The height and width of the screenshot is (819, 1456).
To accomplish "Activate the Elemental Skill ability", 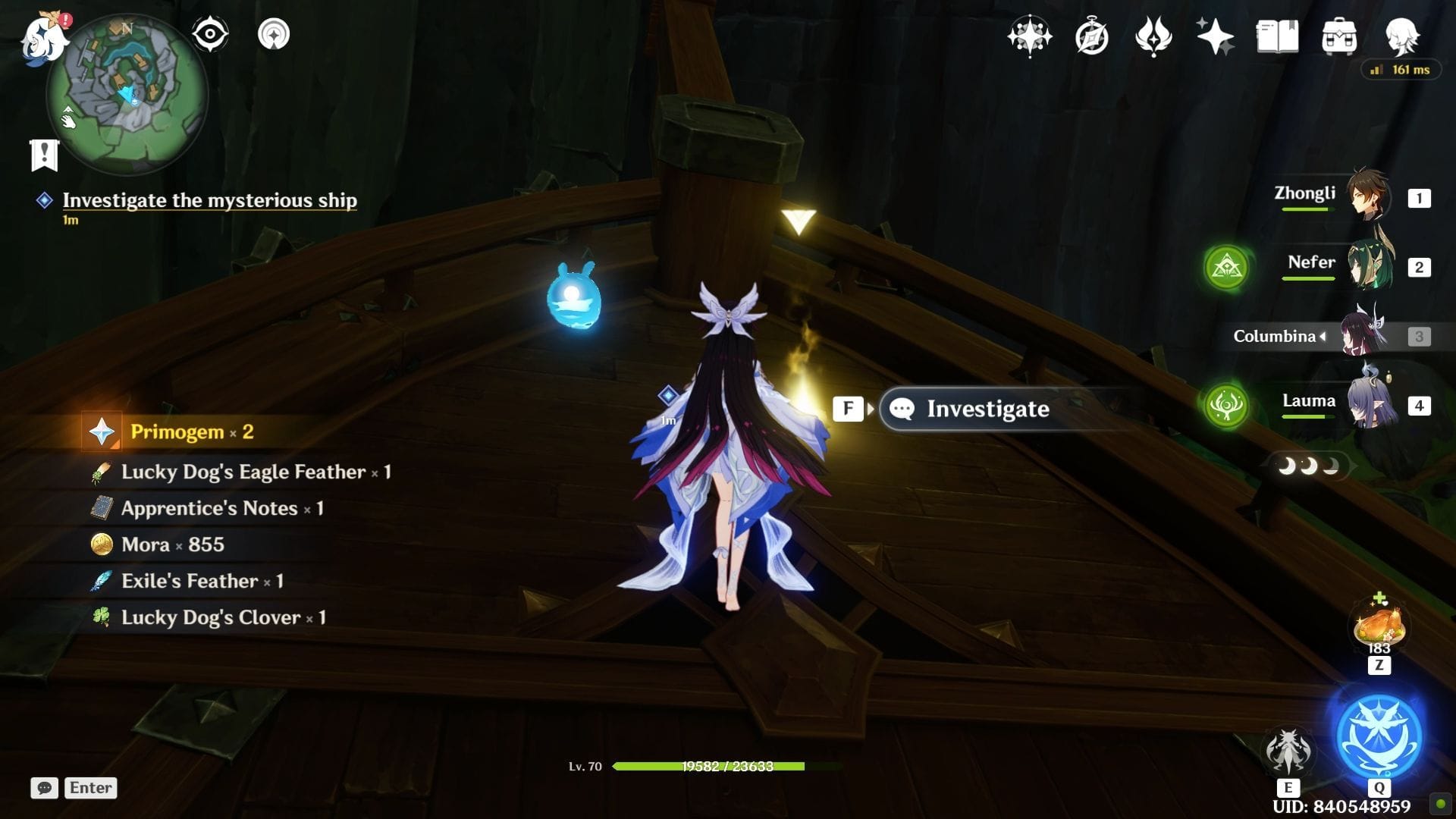I will pos(1288,751).
